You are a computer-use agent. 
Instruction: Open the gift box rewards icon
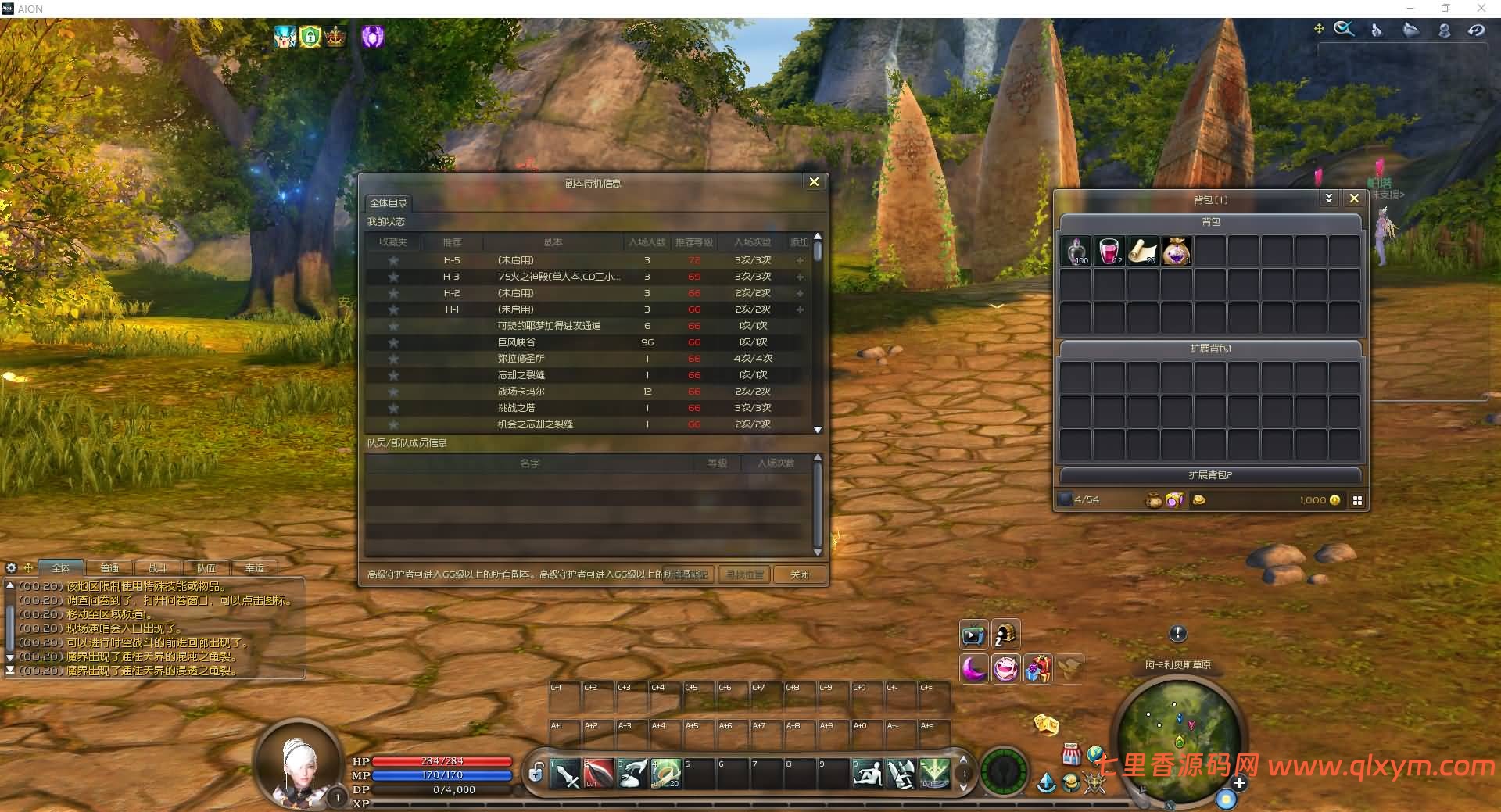pos(1038,670)
